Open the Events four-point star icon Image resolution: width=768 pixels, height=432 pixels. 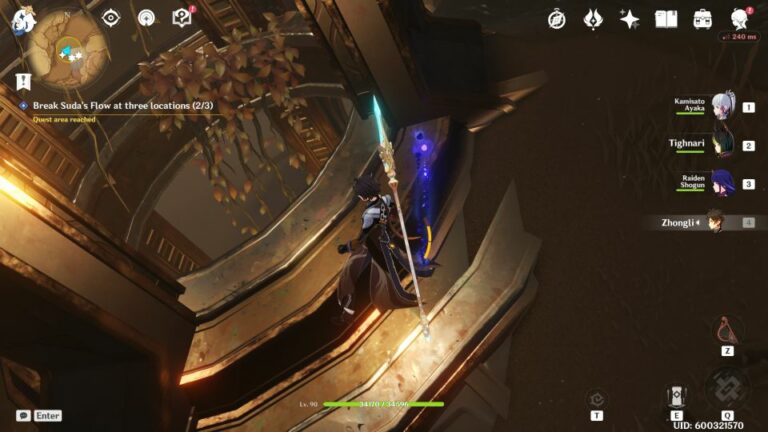(629, 19)
